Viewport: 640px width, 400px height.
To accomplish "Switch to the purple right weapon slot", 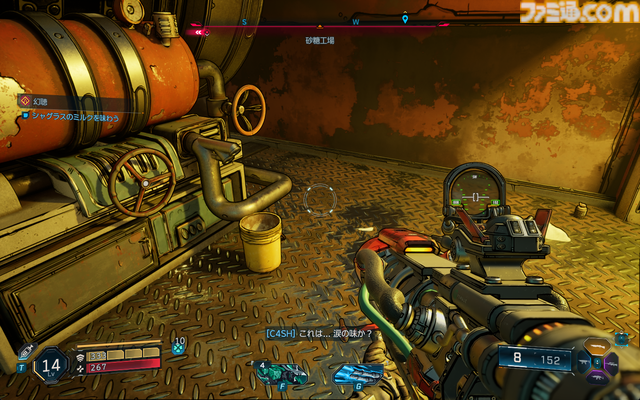I will [616, 361].
